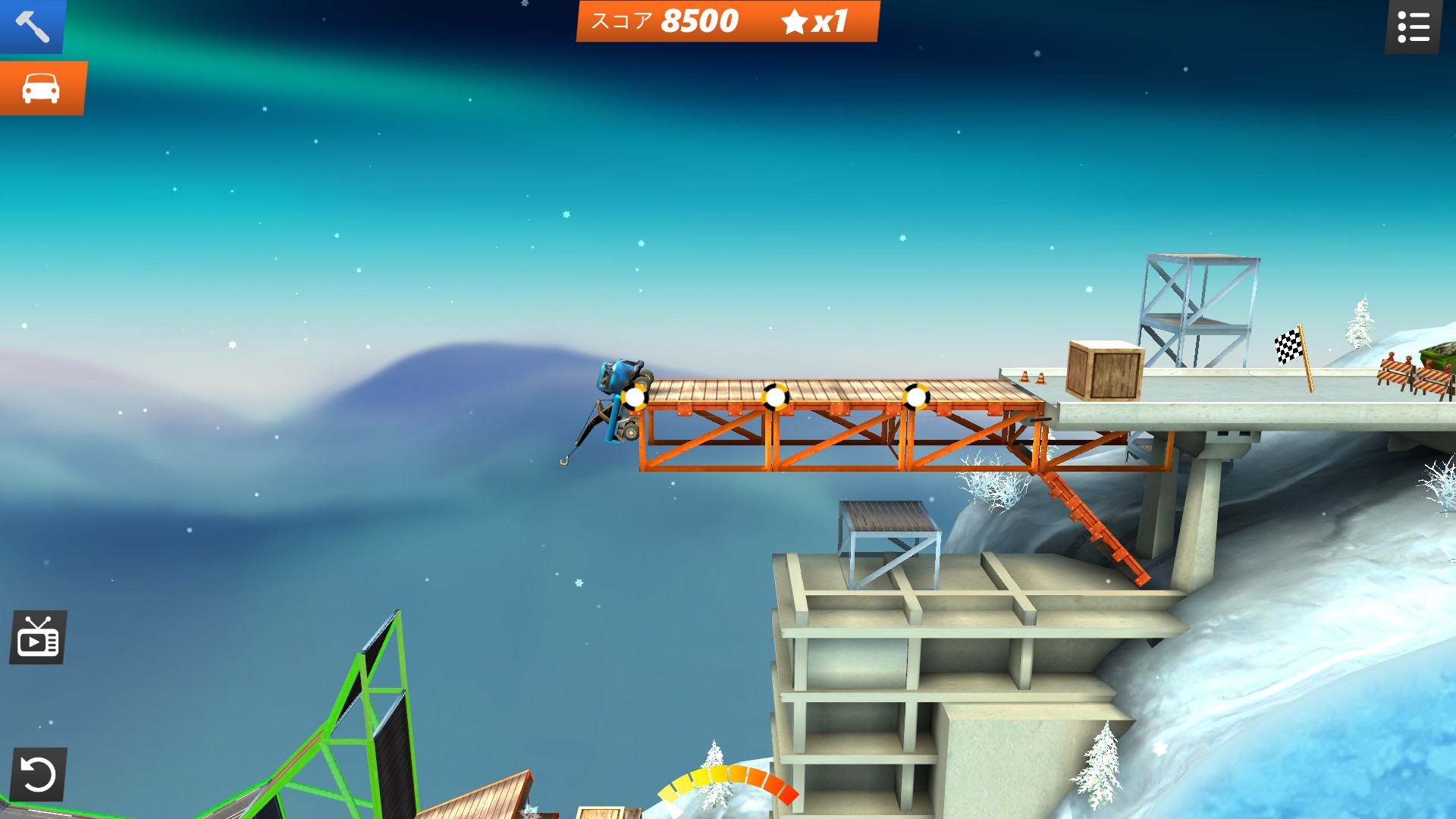Switch to drive mode with the car icon
Viewport: 1456px width, 819px height.
click(42, 89)
